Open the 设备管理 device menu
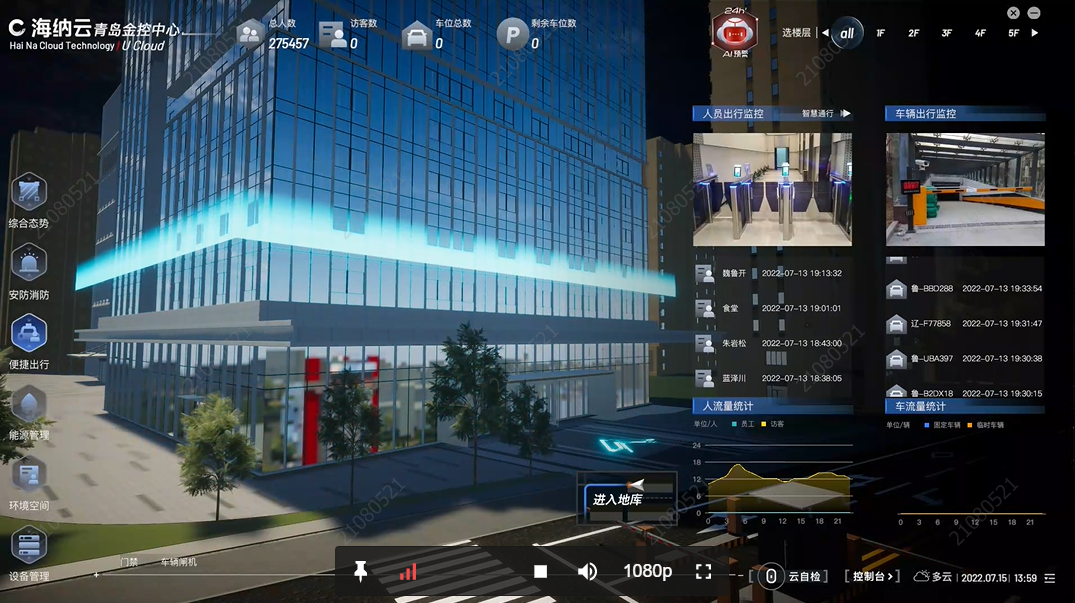Screen dimensions: 1075x603 (28, 547)
